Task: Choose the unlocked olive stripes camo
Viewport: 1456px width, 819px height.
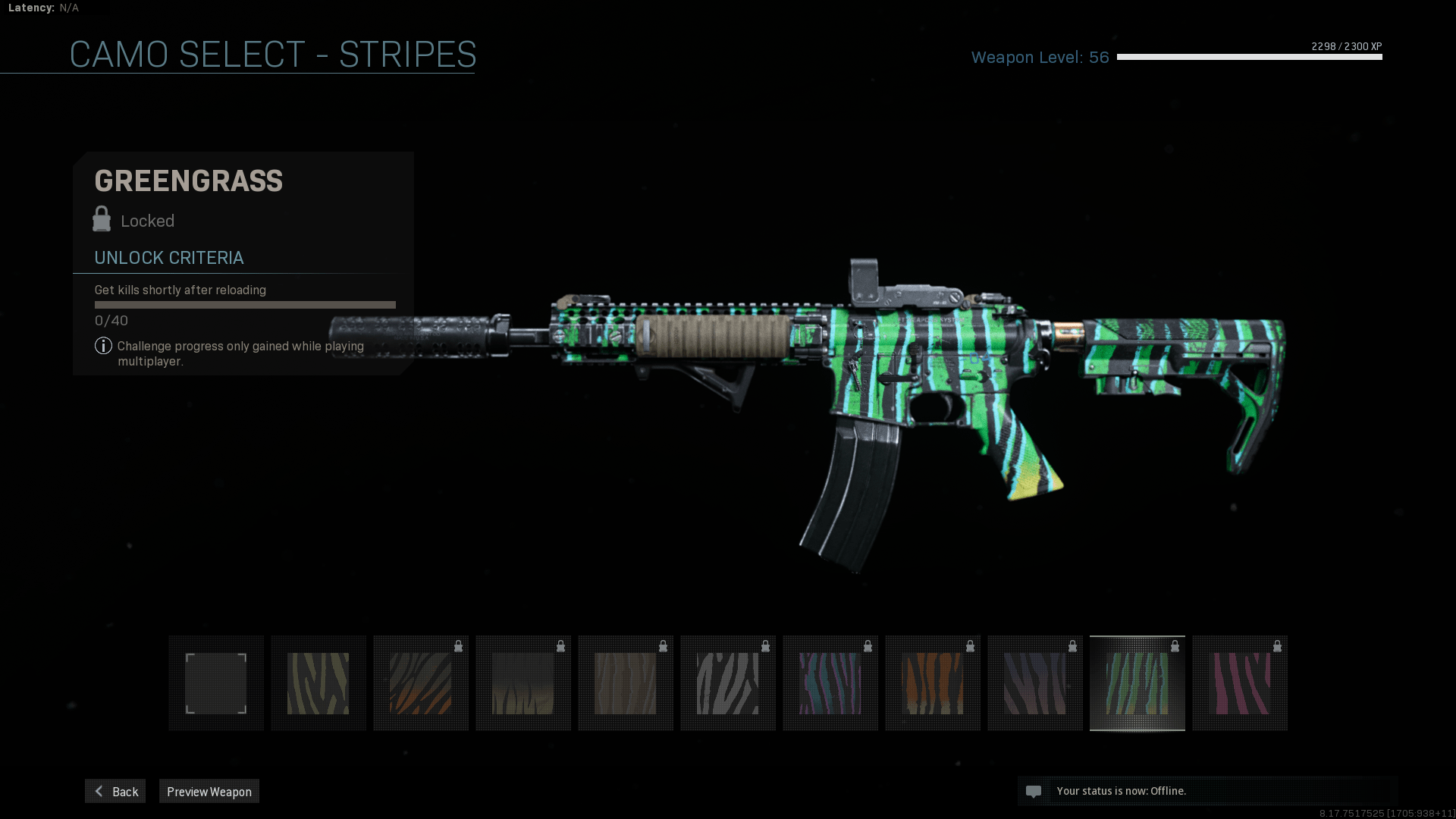Action: point(318,683)
